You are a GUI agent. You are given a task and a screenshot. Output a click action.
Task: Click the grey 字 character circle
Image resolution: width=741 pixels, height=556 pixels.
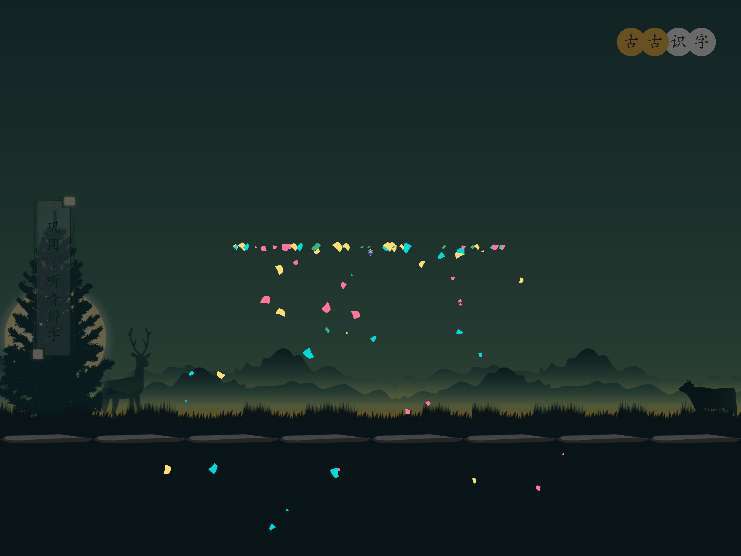[x=702, y=42]
